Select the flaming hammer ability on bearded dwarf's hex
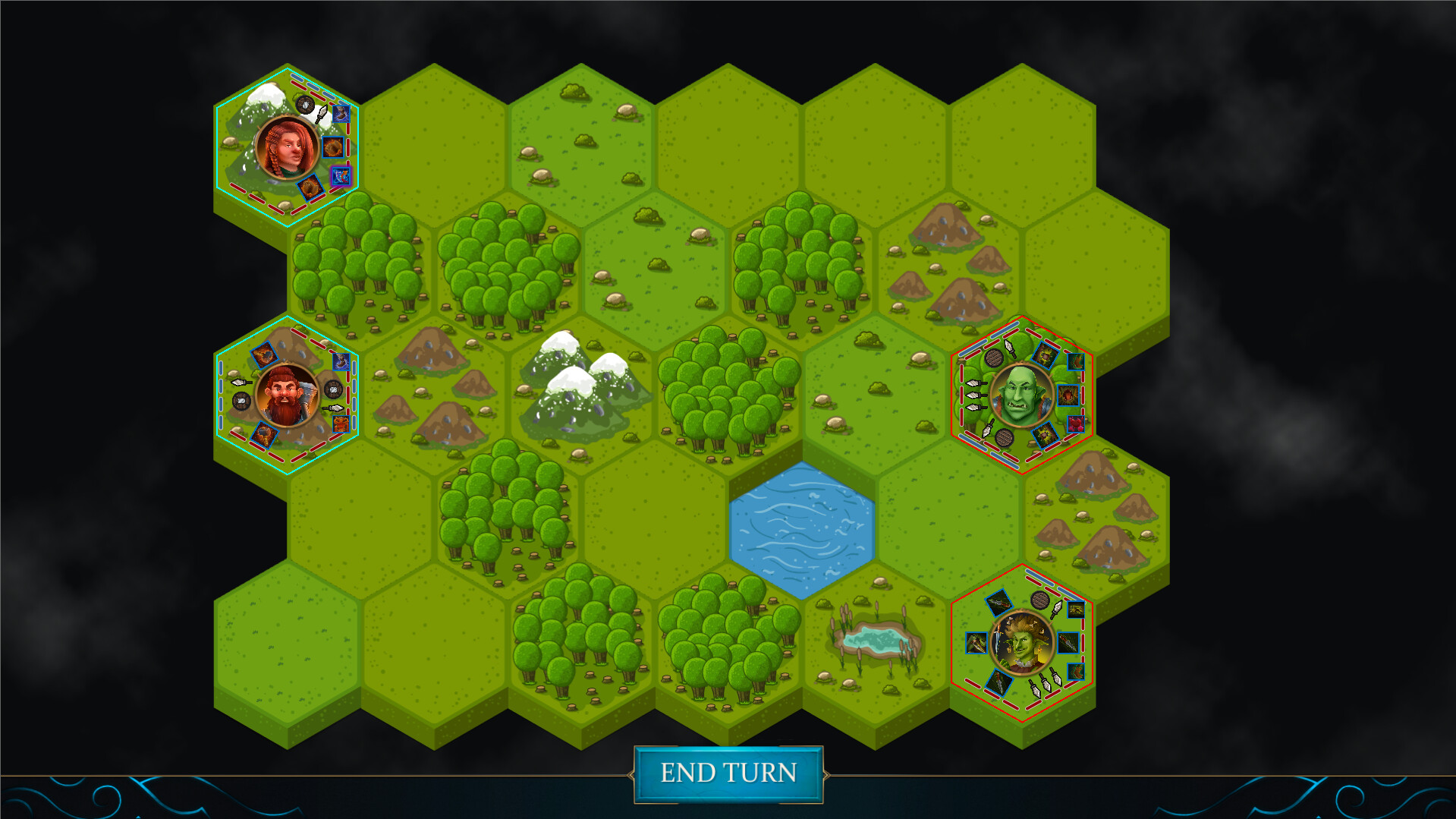This screenshot has width=1456, height=819. pos(265,435)
